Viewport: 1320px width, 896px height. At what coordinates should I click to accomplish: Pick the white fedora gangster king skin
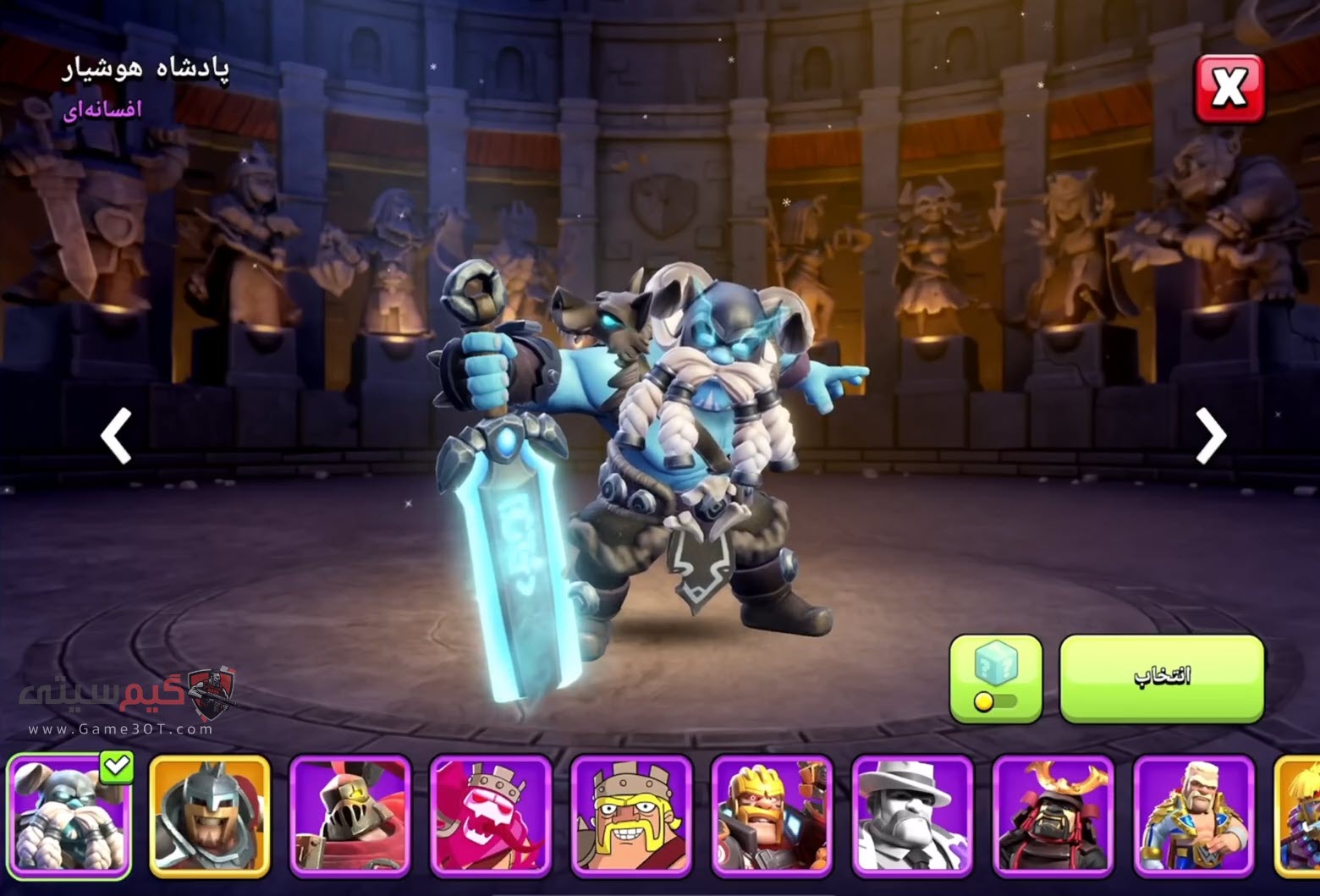click(912, 816)
